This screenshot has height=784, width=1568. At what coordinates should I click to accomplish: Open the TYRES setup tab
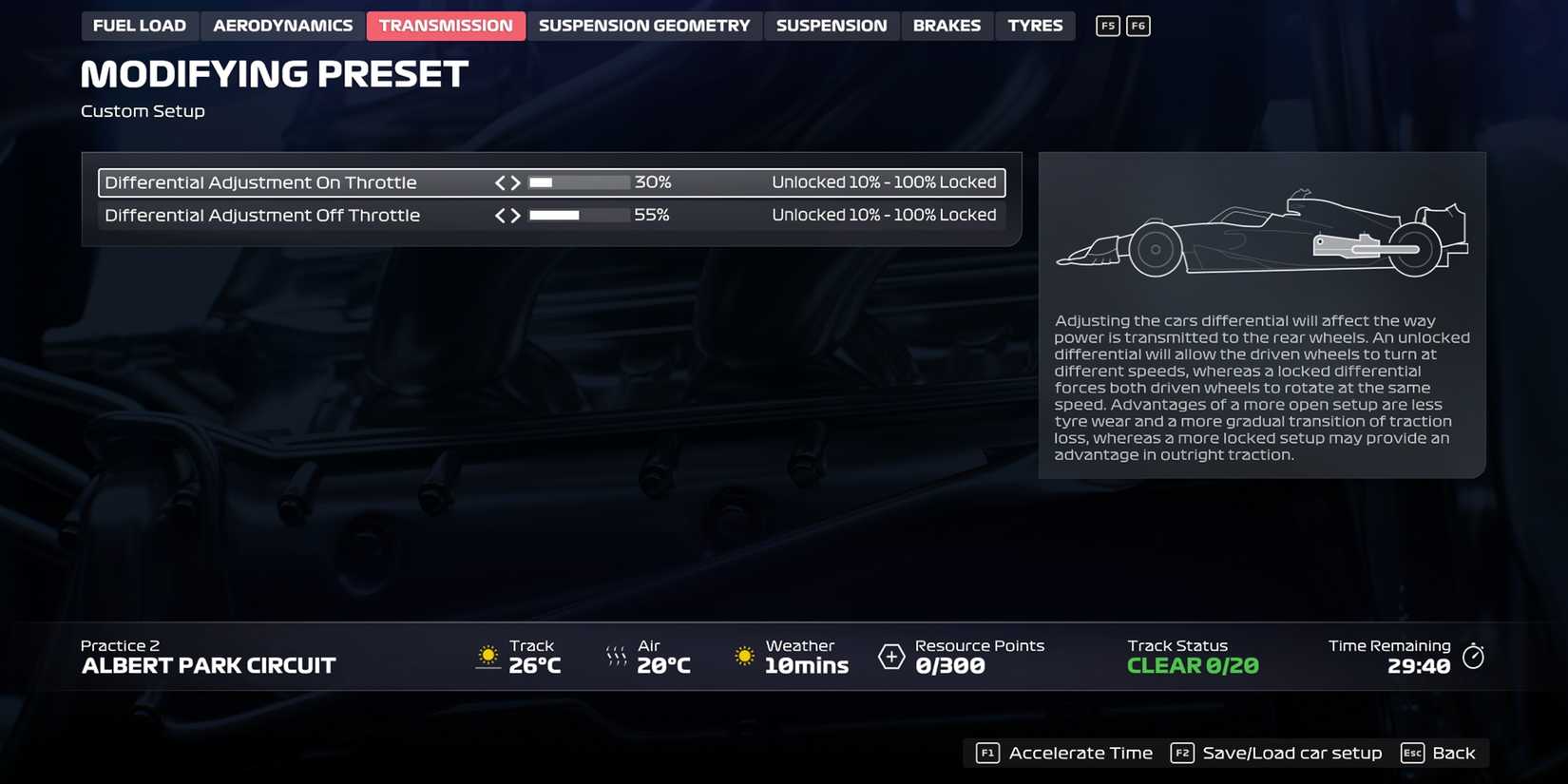(1035, 26)
